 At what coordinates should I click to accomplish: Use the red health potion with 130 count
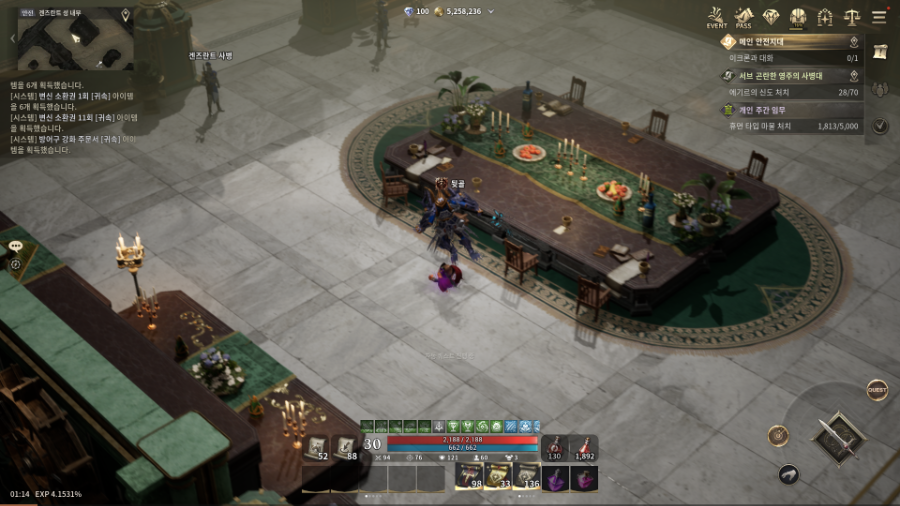click(554, 448)
